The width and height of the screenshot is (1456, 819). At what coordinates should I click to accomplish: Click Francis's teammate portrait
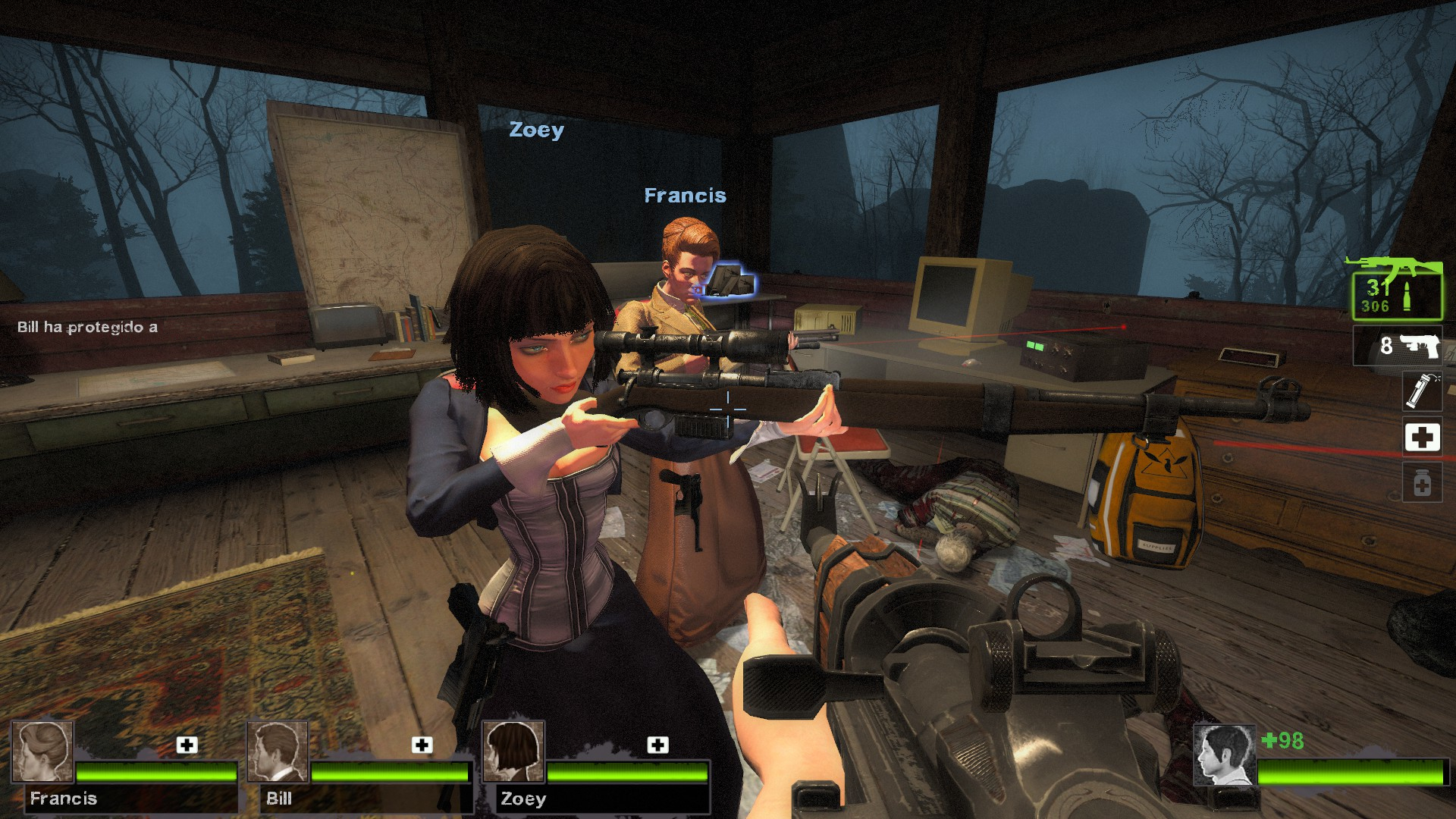point(42,752)
